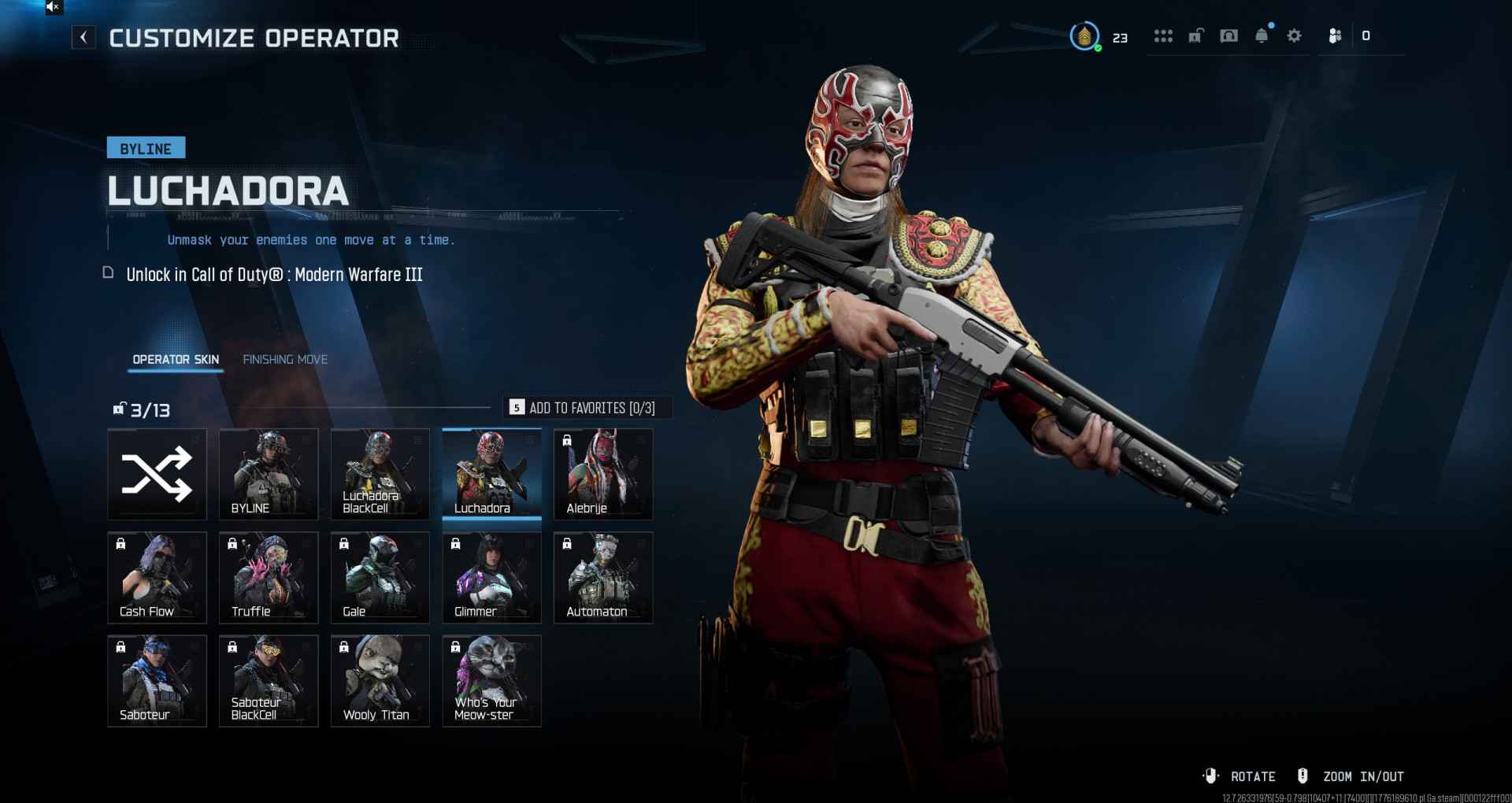View the Wooly Titan skin
The height and width of the screenshot is (803, 1512).
tap(380, 680)
